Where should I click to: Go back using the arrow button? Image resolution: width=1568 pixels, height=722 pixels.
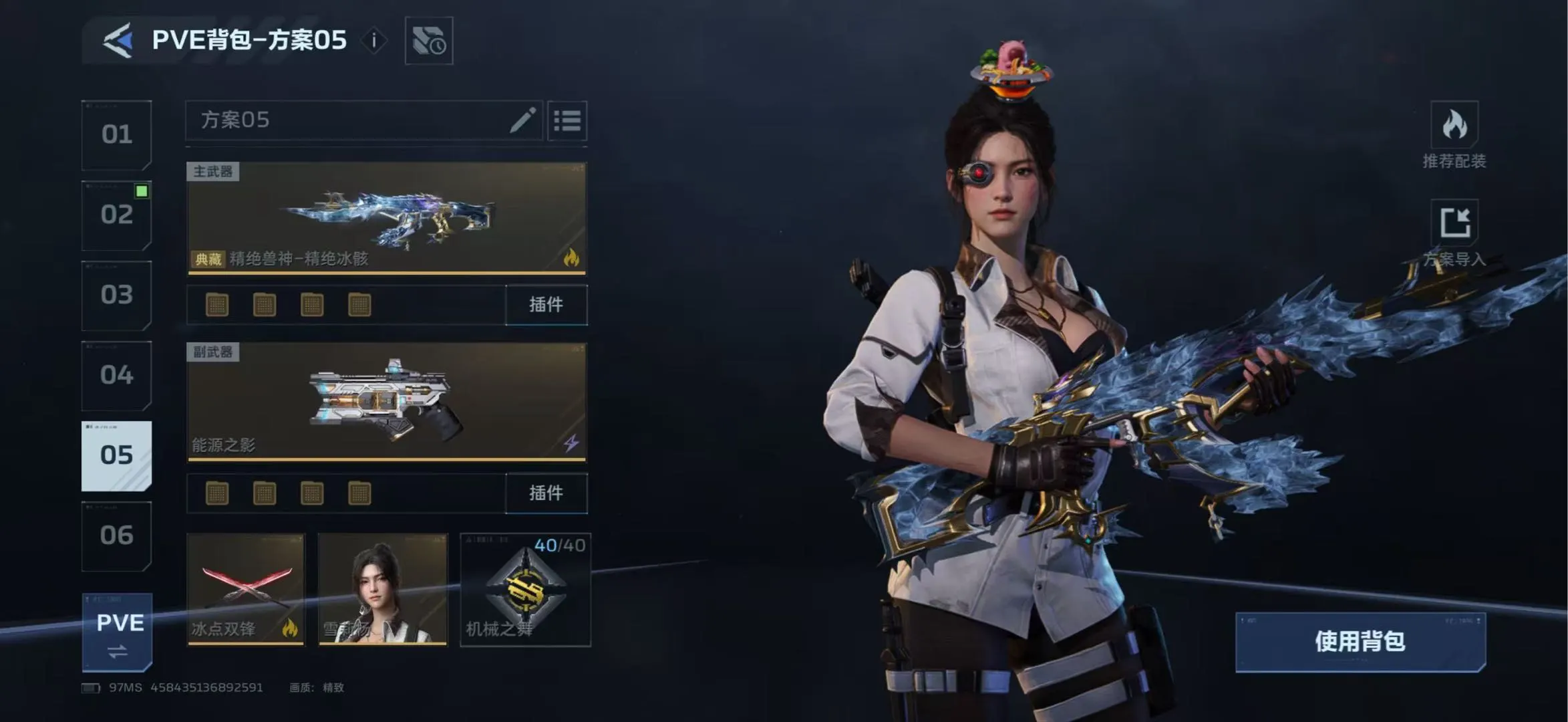118,40
